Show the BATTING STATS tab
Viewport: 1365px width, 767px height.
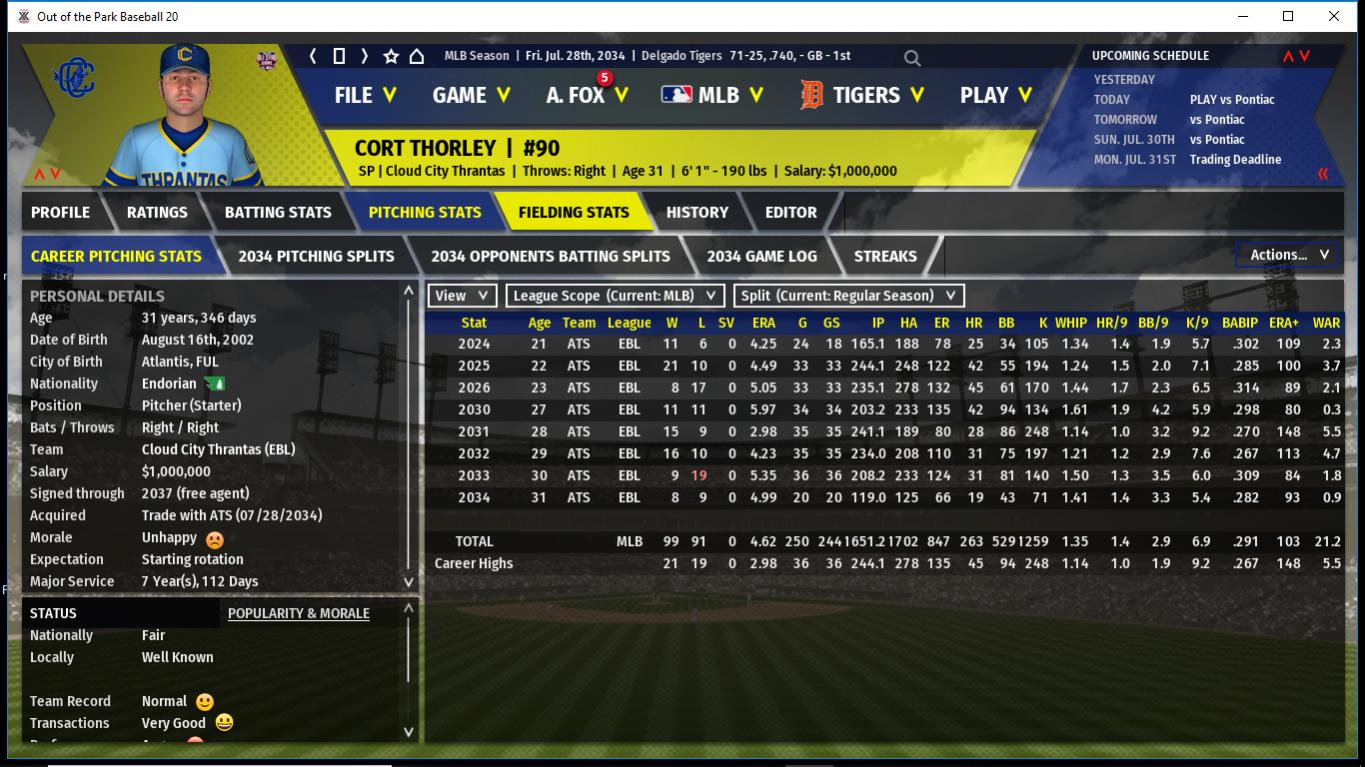277,212
